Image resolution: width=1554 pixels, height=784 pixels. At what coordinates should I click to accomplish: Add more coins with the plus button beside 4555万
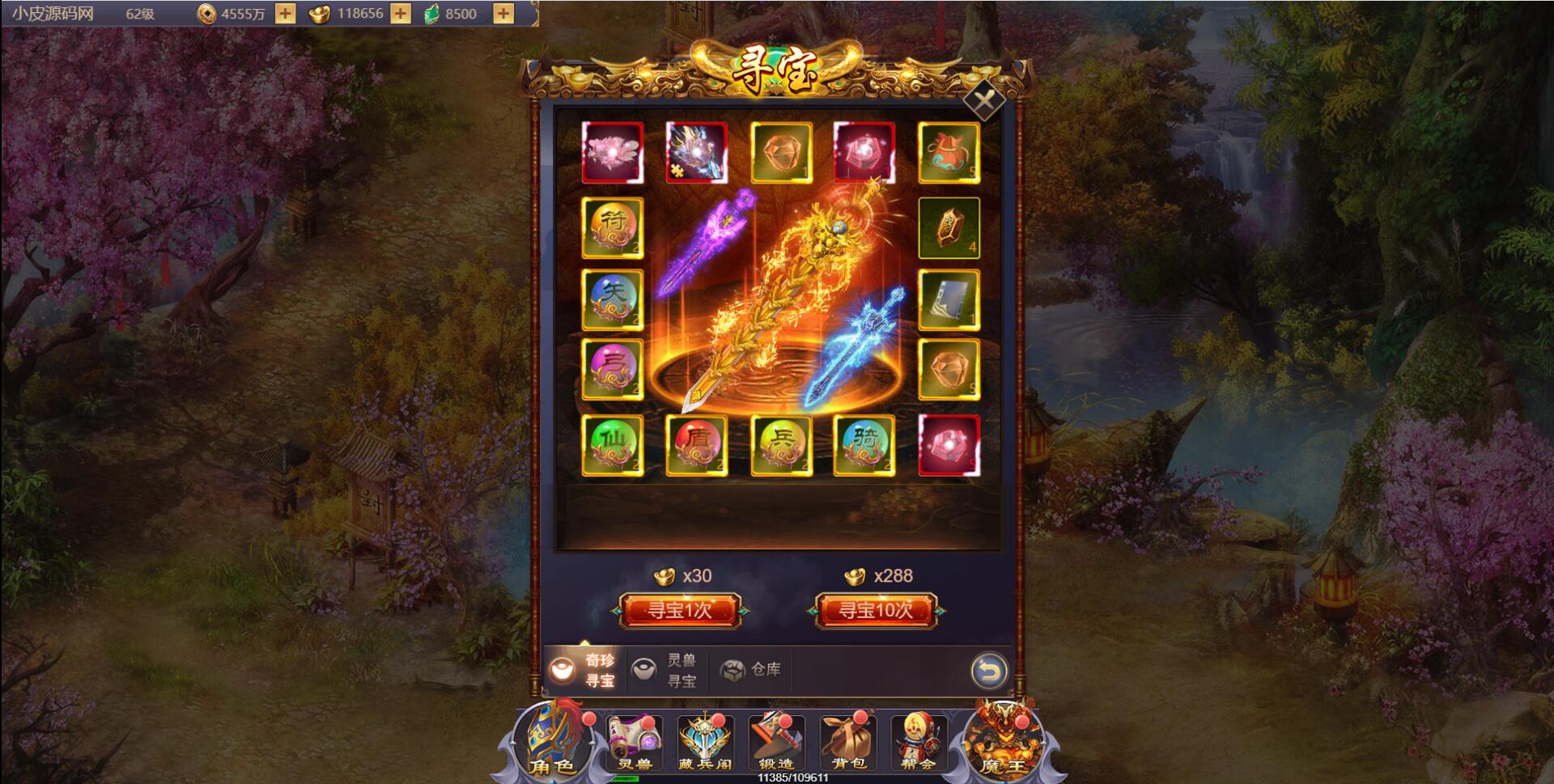click(x=285, y=14)
